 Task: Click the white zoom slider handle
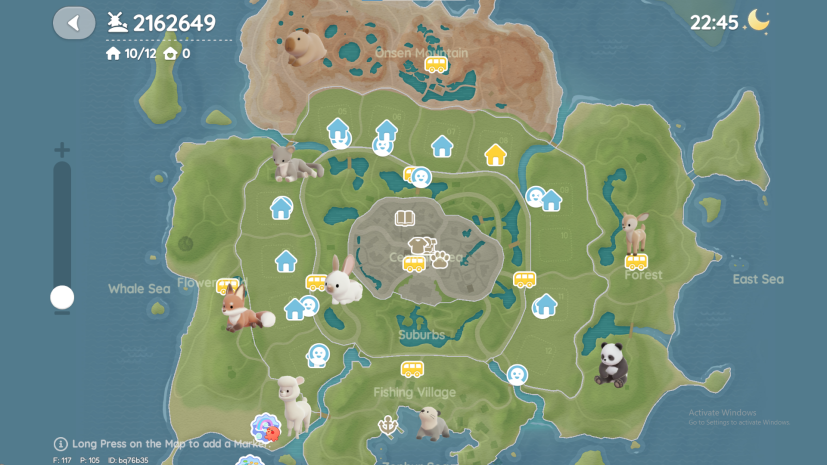tap(62, 297)
